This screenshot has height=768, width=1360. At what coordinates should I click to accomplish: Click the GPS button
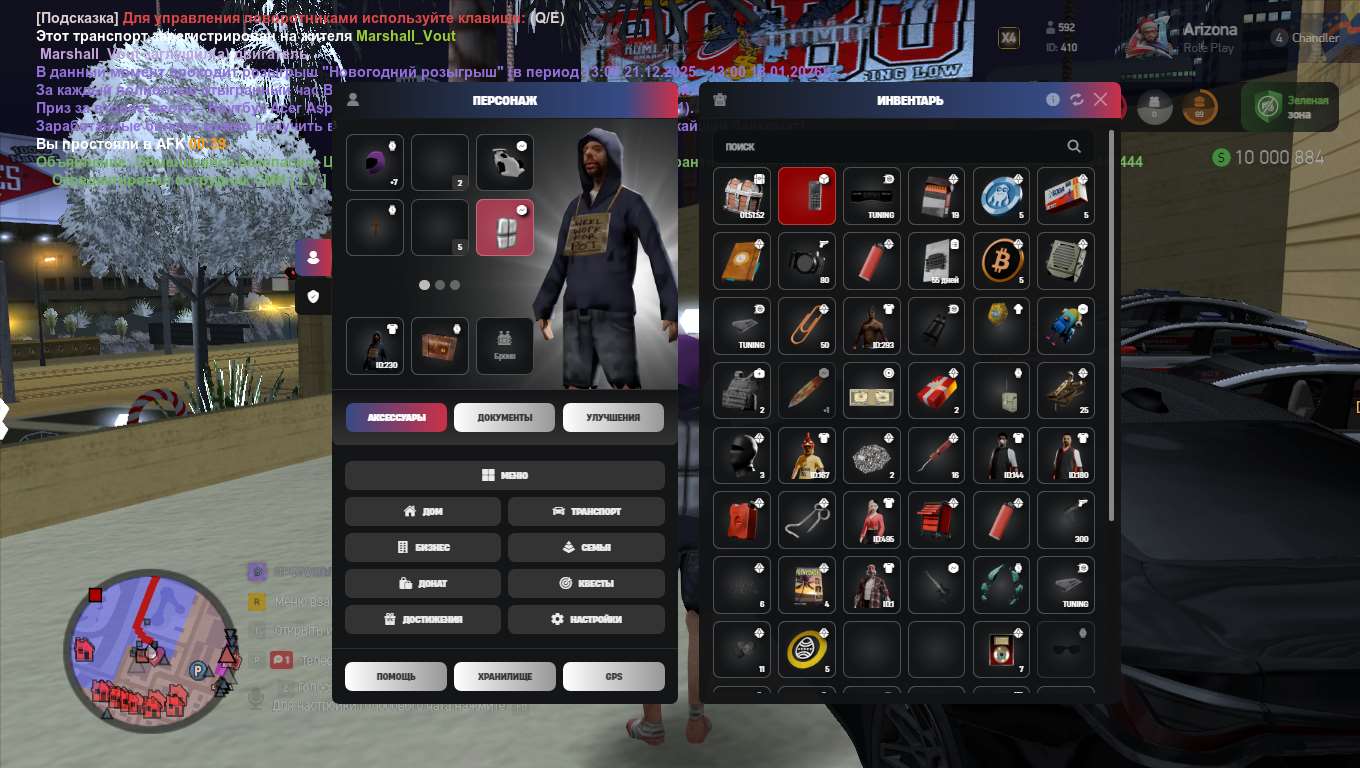pyautogui.click(x=613, y=676)
